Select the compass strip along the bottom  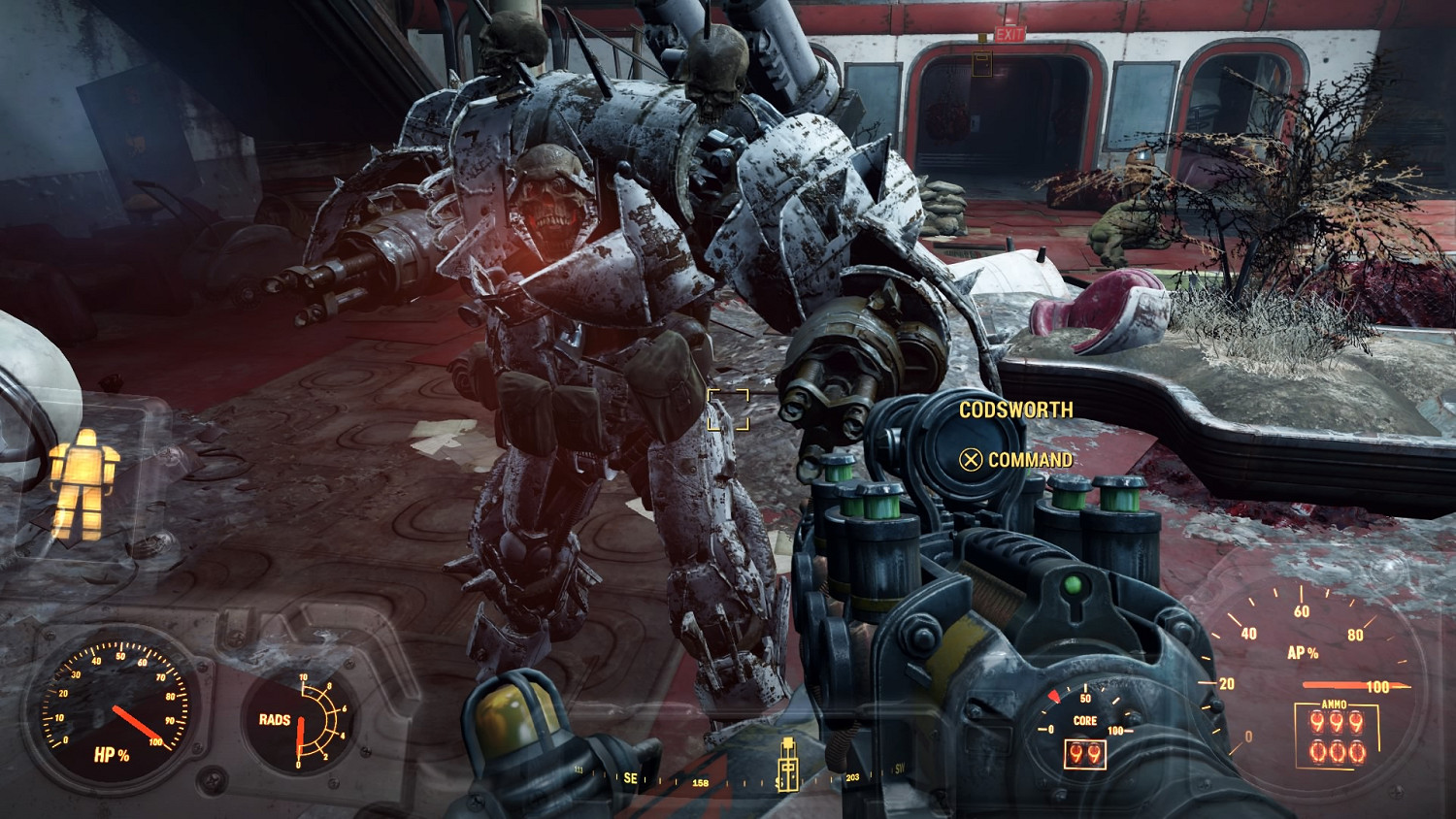[x=738, y=779]
